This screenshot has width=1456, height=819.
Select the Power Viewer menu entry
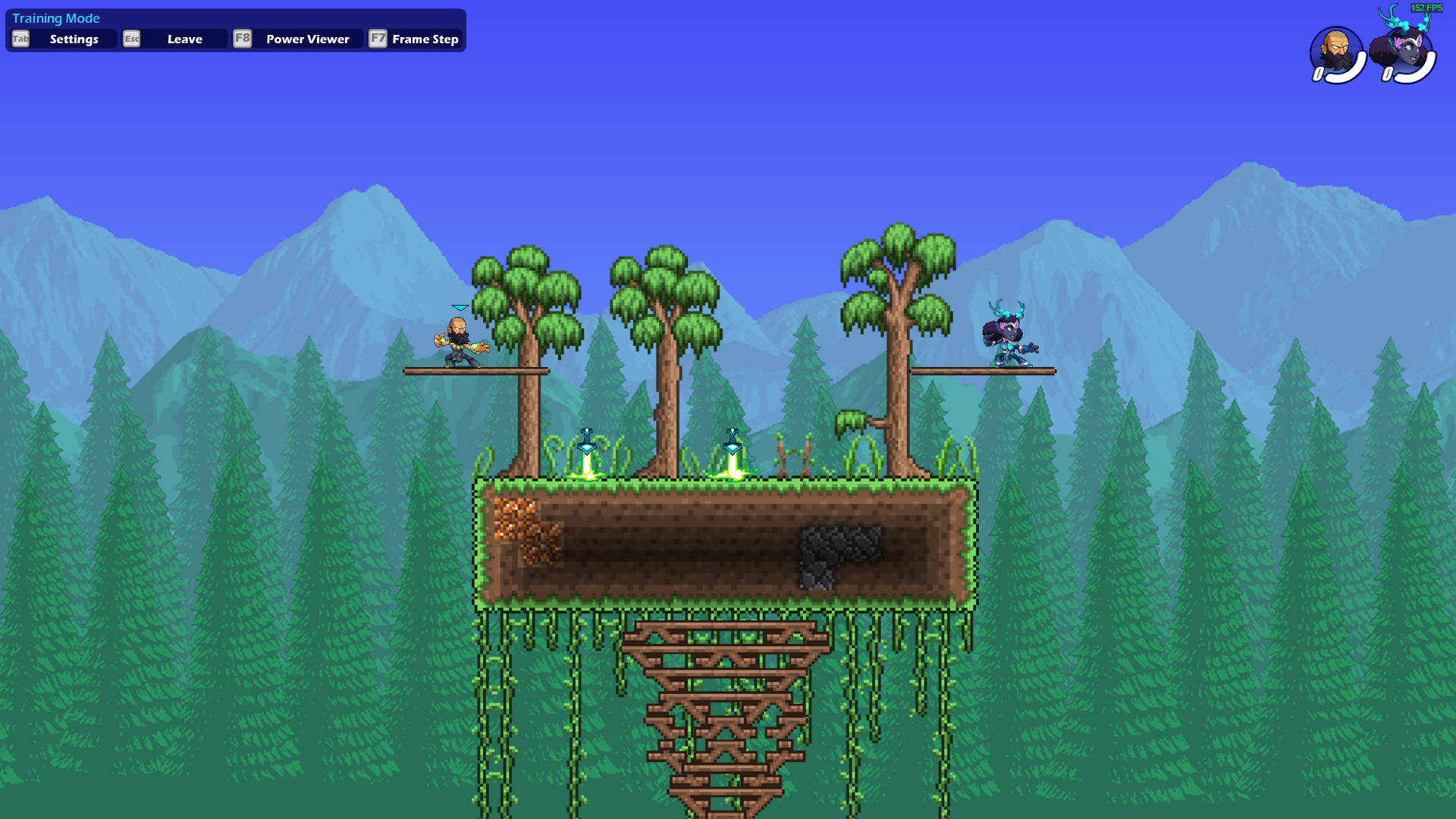pos(306,39)
